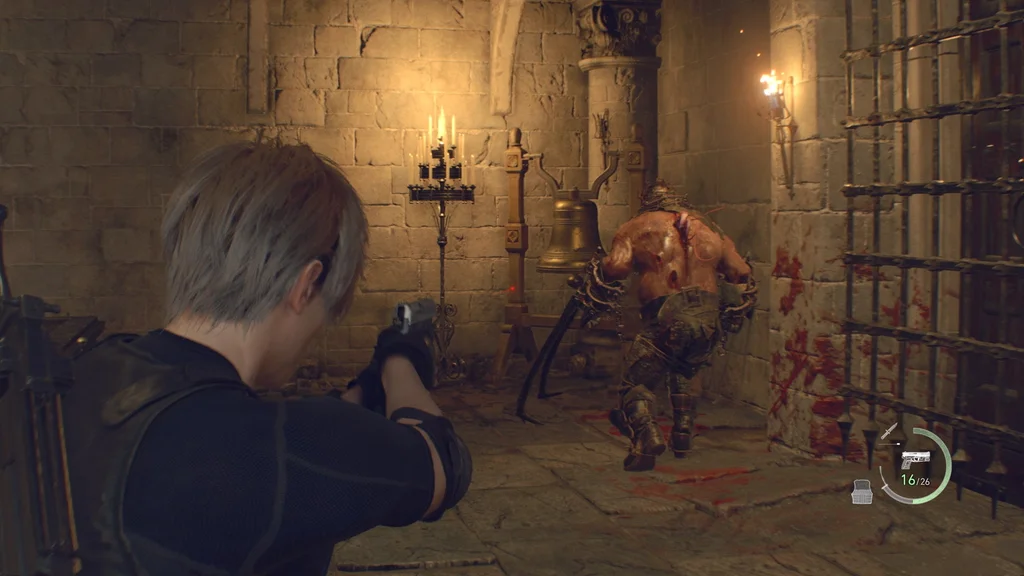Click the combat knife icon
Screen dimensions: 1024x576
889,432
